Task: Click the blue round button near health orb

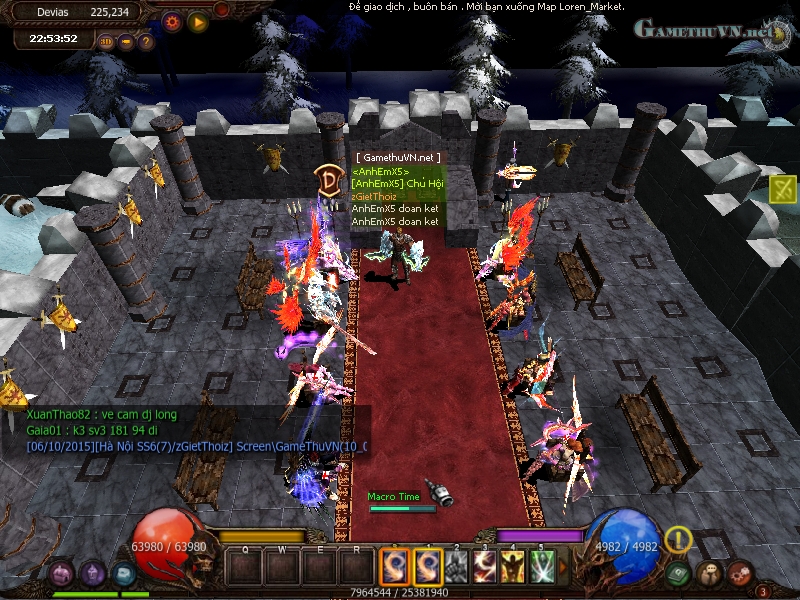Action: [123, 574]
